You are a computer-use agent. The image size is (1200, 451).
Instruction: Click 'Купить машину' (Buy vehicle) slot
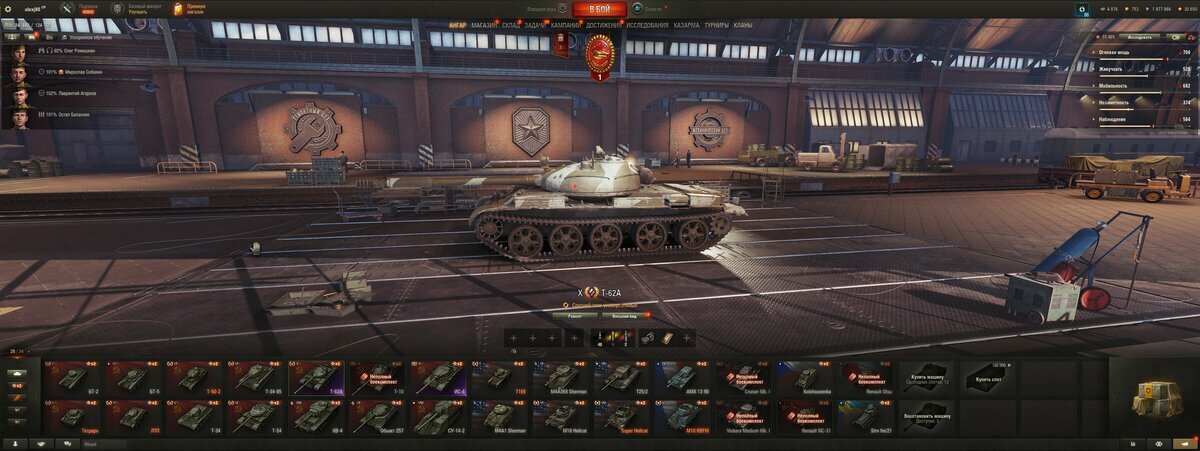click(x=927, y=377)
